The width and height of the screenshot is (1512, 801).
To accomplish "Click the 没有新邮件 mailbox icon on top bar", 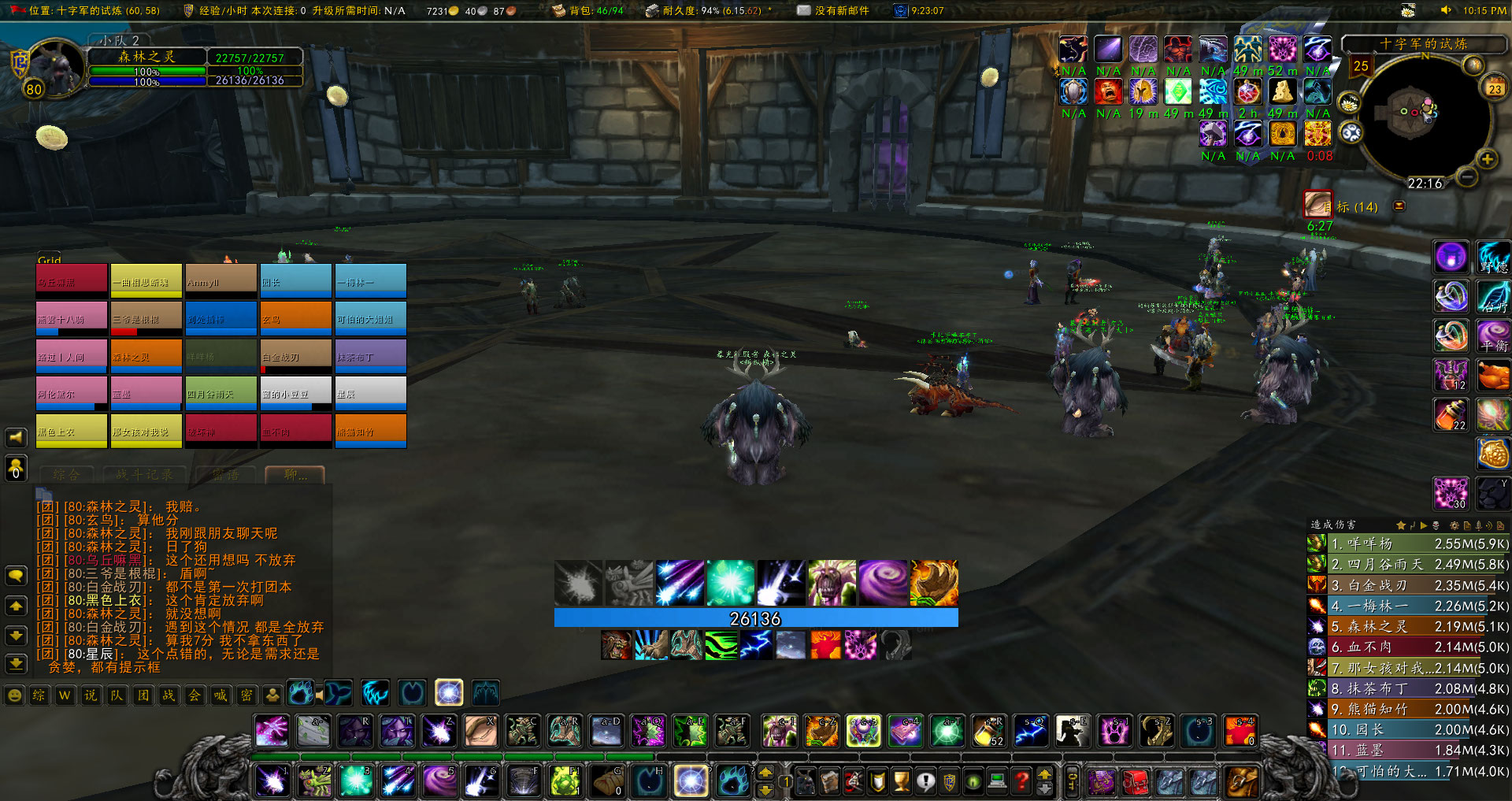I will [804, 12].
